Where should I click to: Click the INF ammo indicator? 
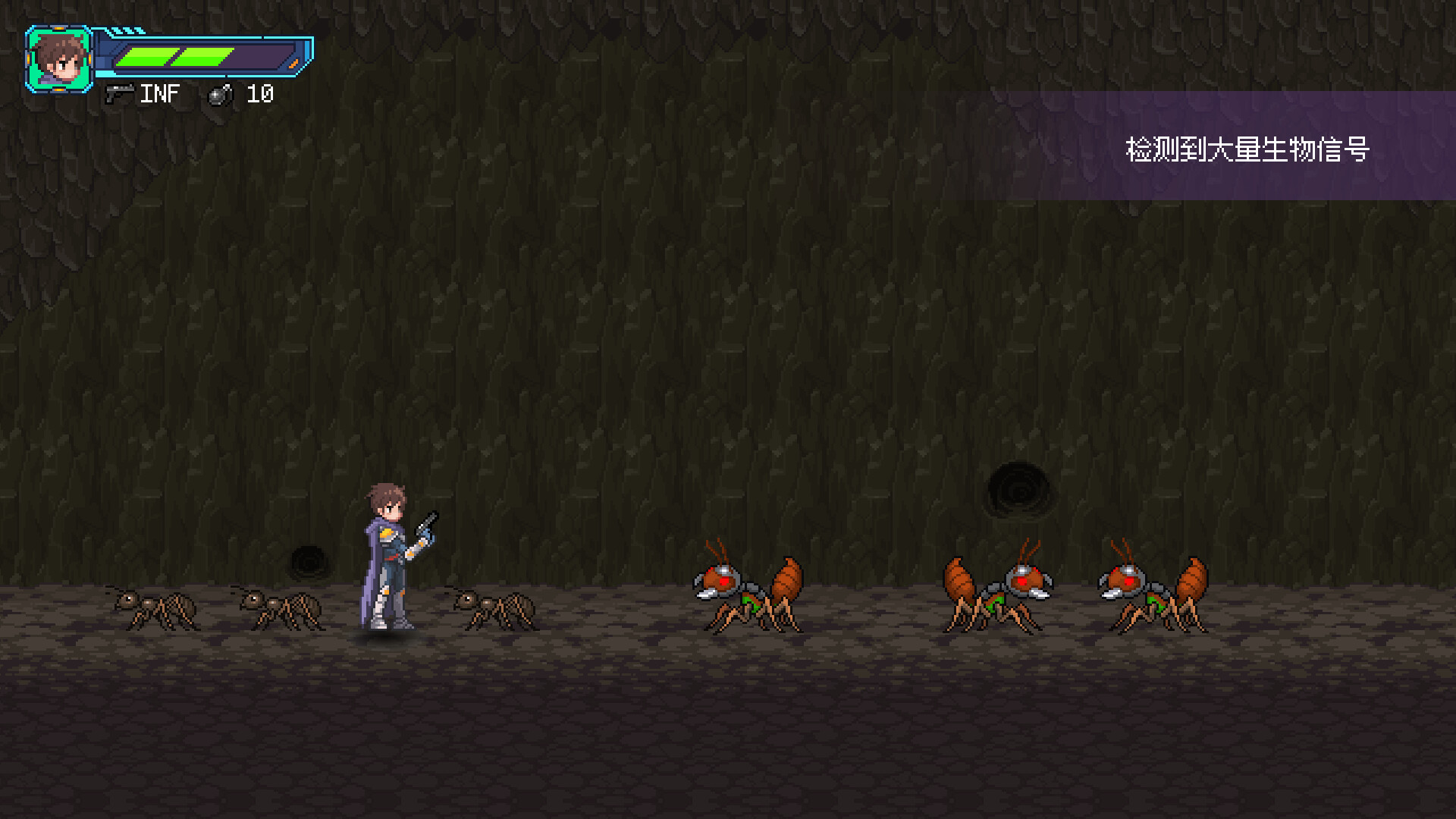(161, 94)
